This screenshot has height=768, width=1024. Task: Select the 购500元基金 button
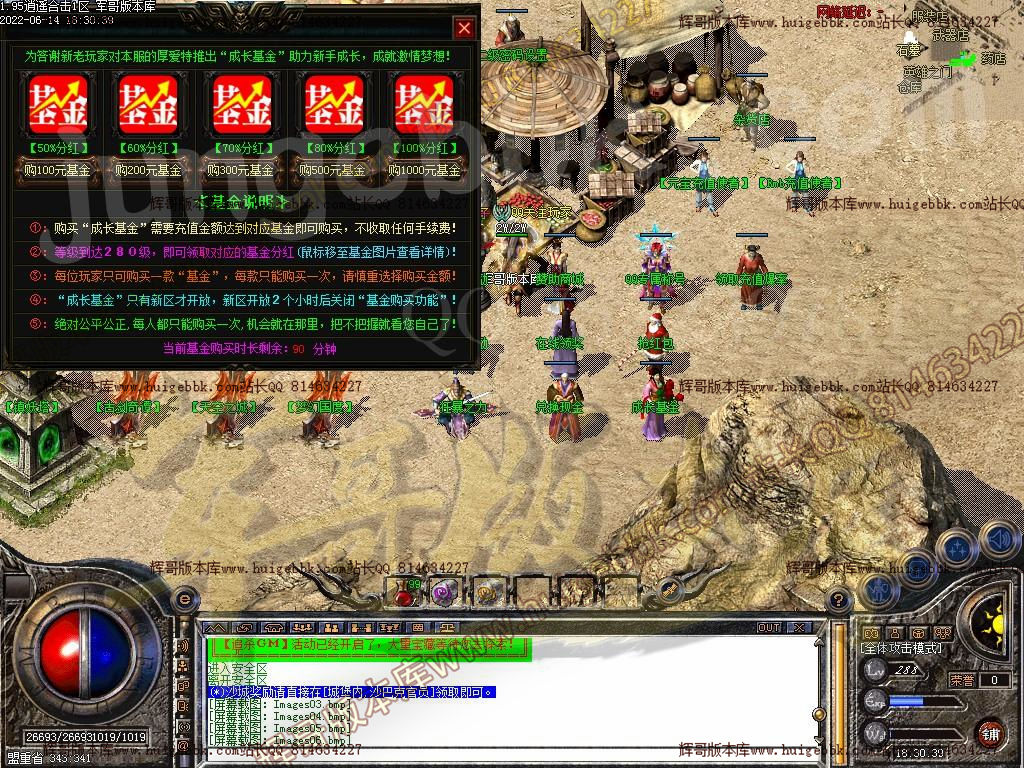click(334, 170)
